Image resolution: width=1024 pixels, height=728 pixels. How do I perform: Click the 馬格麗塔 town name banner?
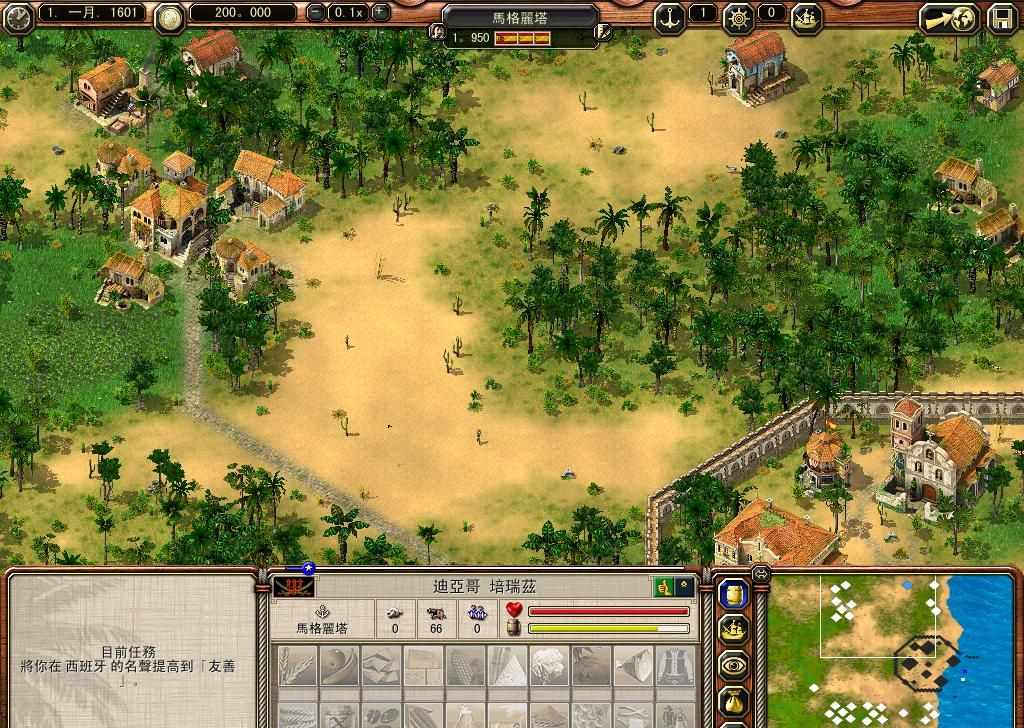pos(521,16)
